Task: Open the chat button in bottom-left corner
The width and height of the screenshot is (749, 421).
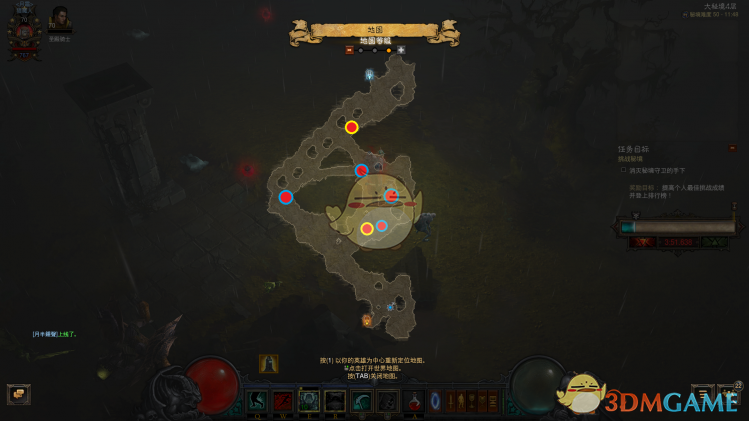Action: coord(18,394)
